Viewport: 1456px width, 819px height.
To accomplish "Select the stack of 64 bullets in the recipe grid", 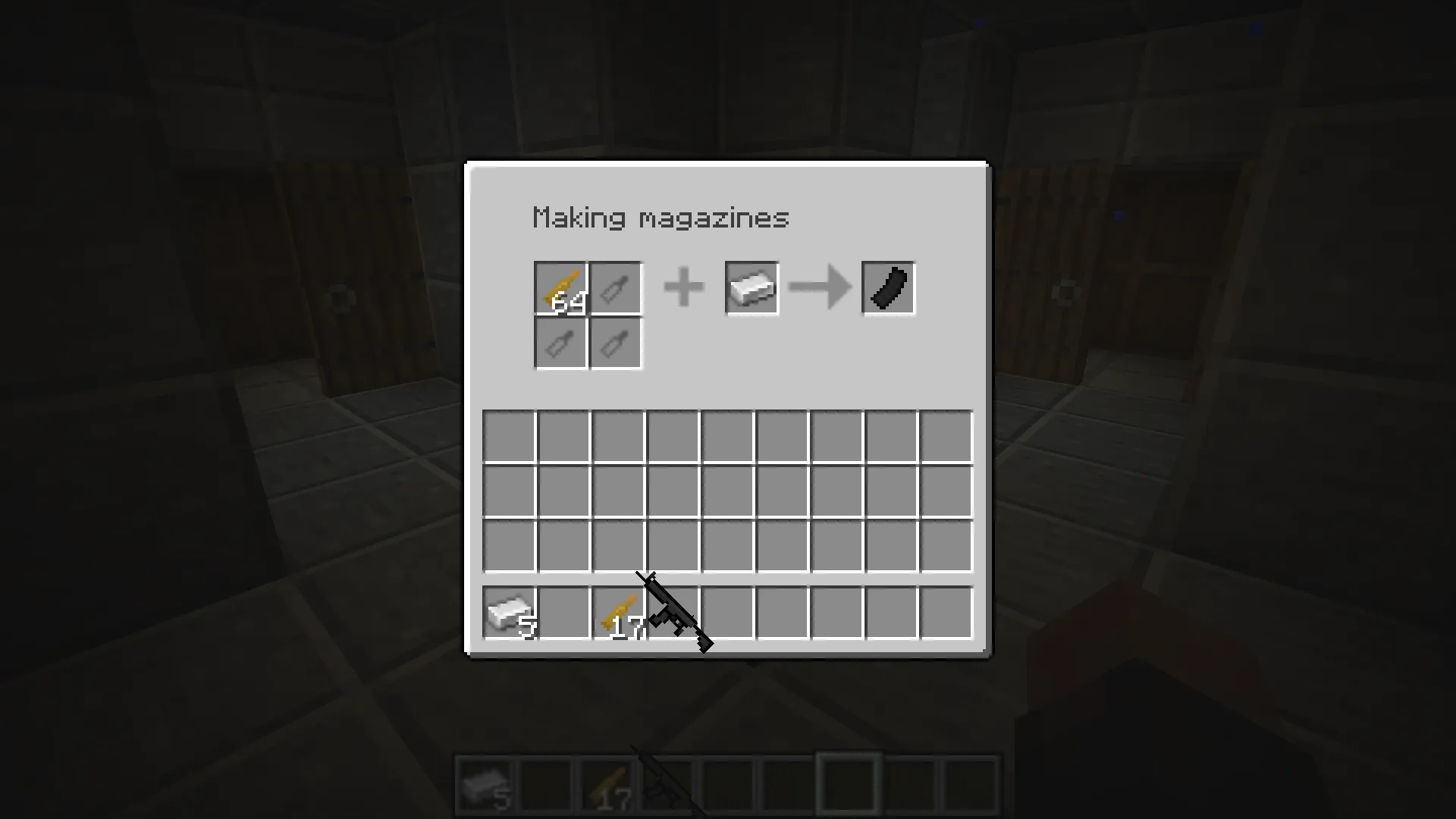I will coord(560,288).
